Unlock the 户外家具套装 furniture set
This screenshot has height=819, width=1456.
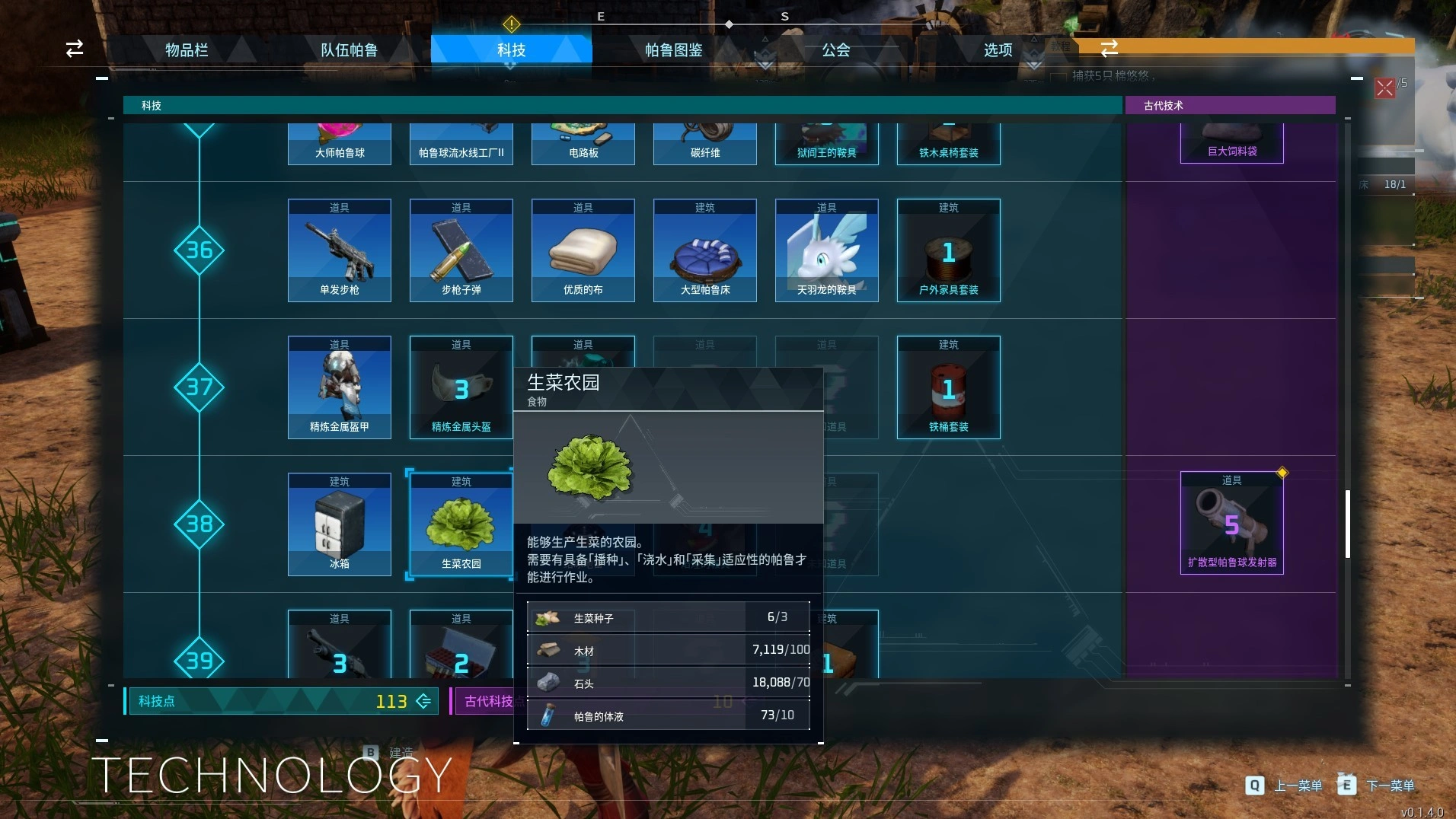click(x=949, y=250)
